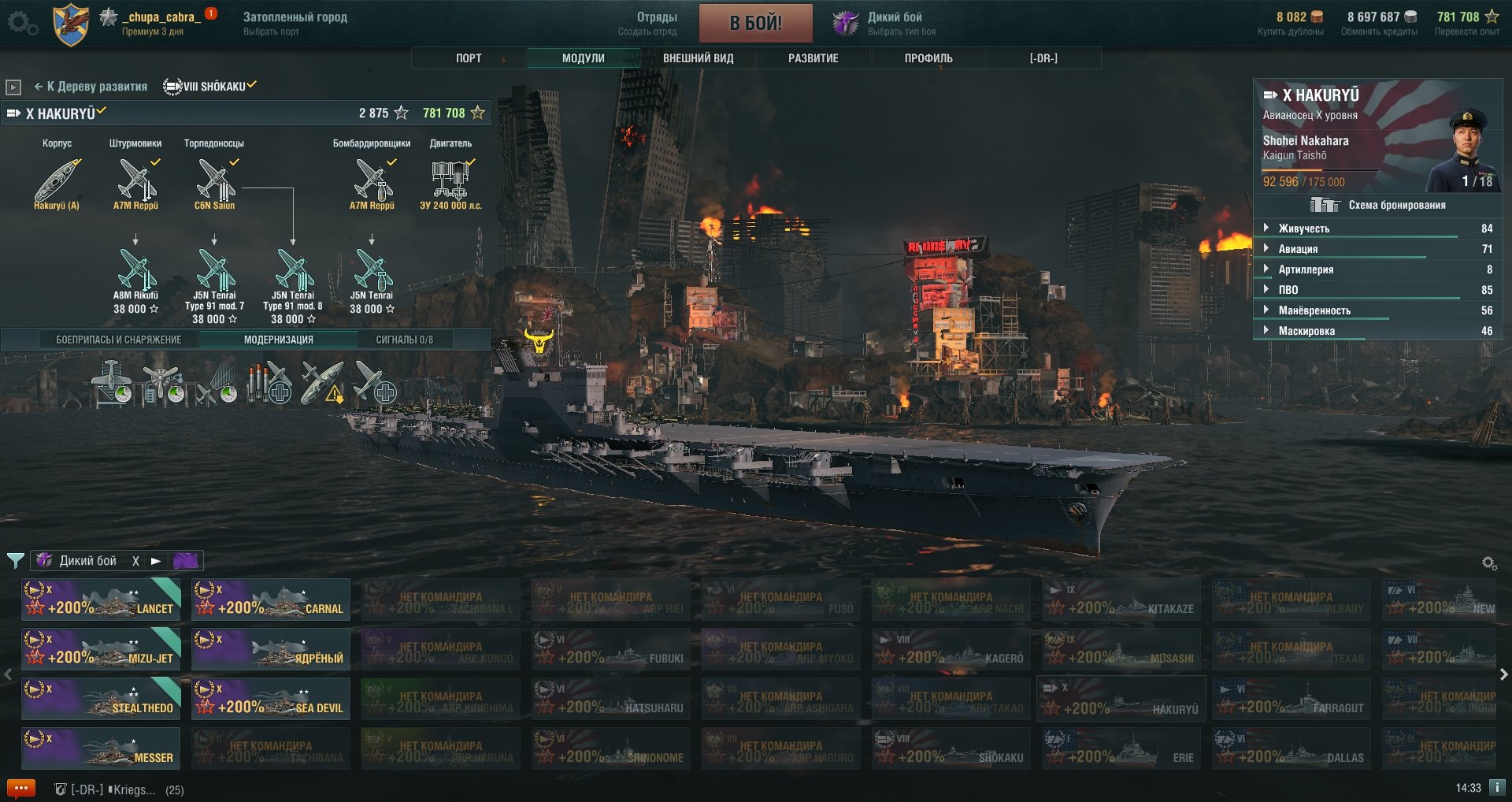Select the LANCET ship in the carousel
Image resolution: width=1512 pixels, height=802 pixels.
[x=101, y=600]
